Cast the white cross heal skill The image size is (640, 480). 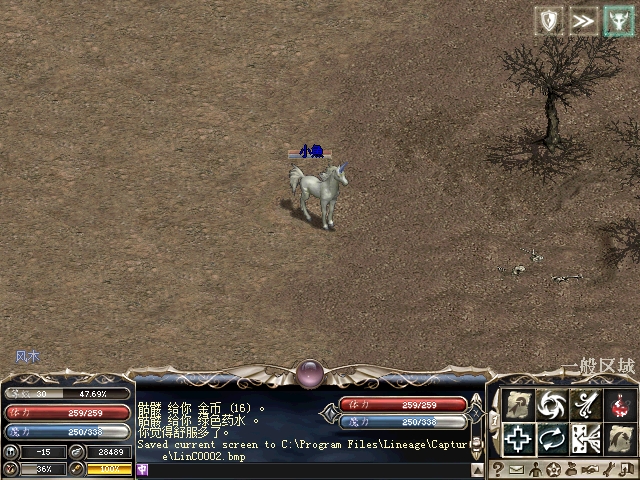[517, 438]
